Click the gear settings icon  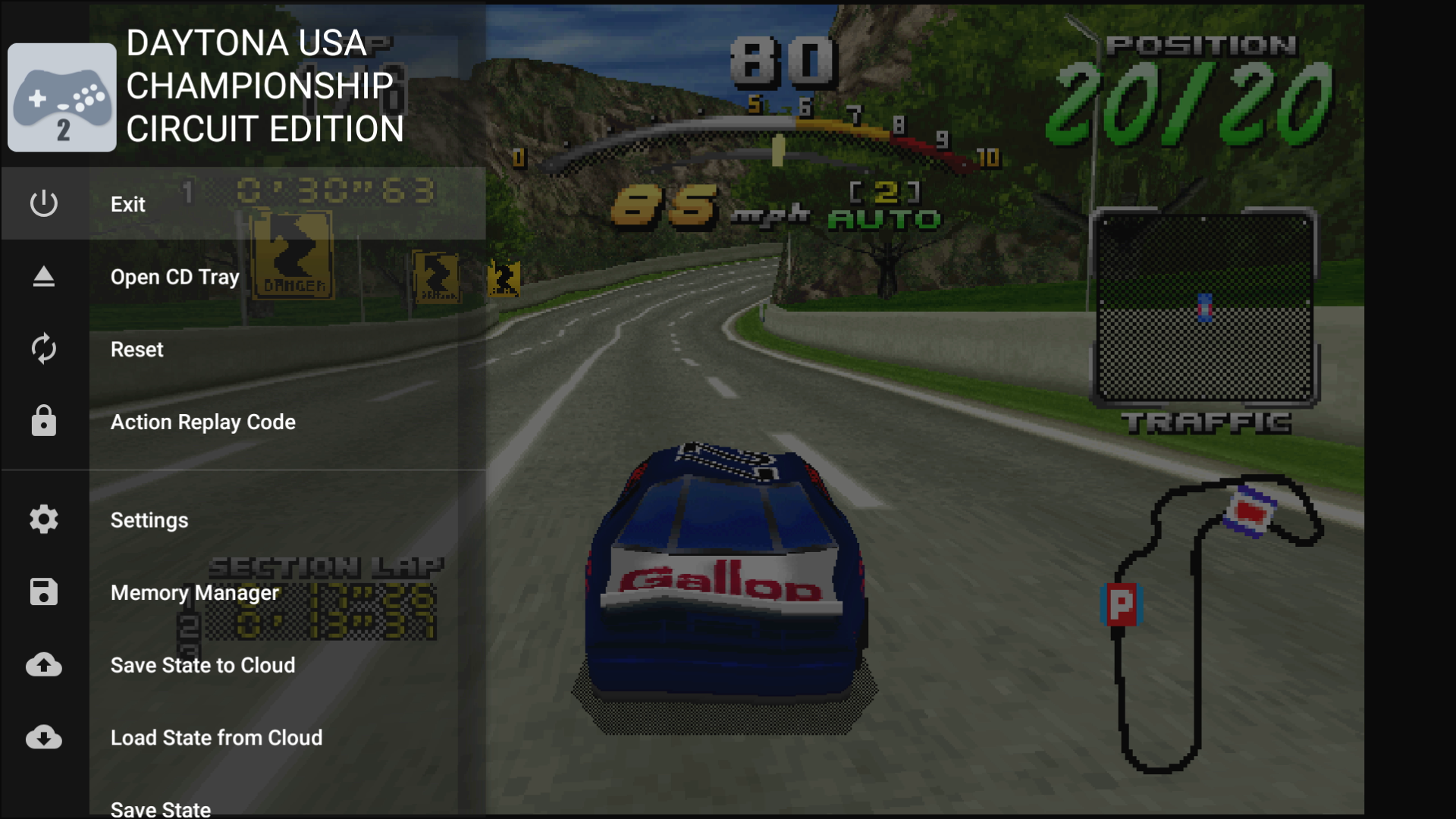coord(44,519)
